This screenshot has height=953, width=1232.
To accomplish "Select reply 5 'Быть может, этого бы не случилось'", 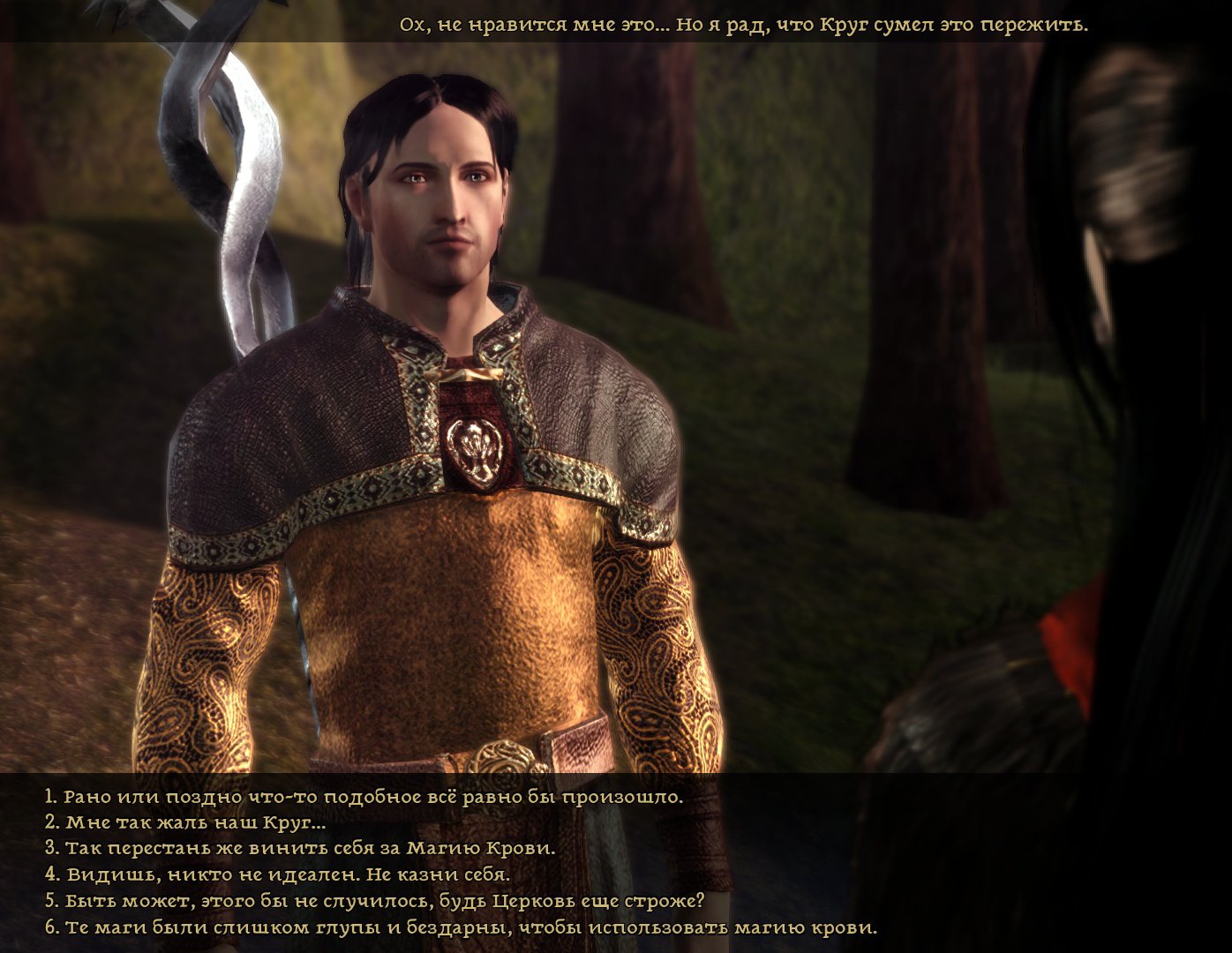I will point(375,902).
